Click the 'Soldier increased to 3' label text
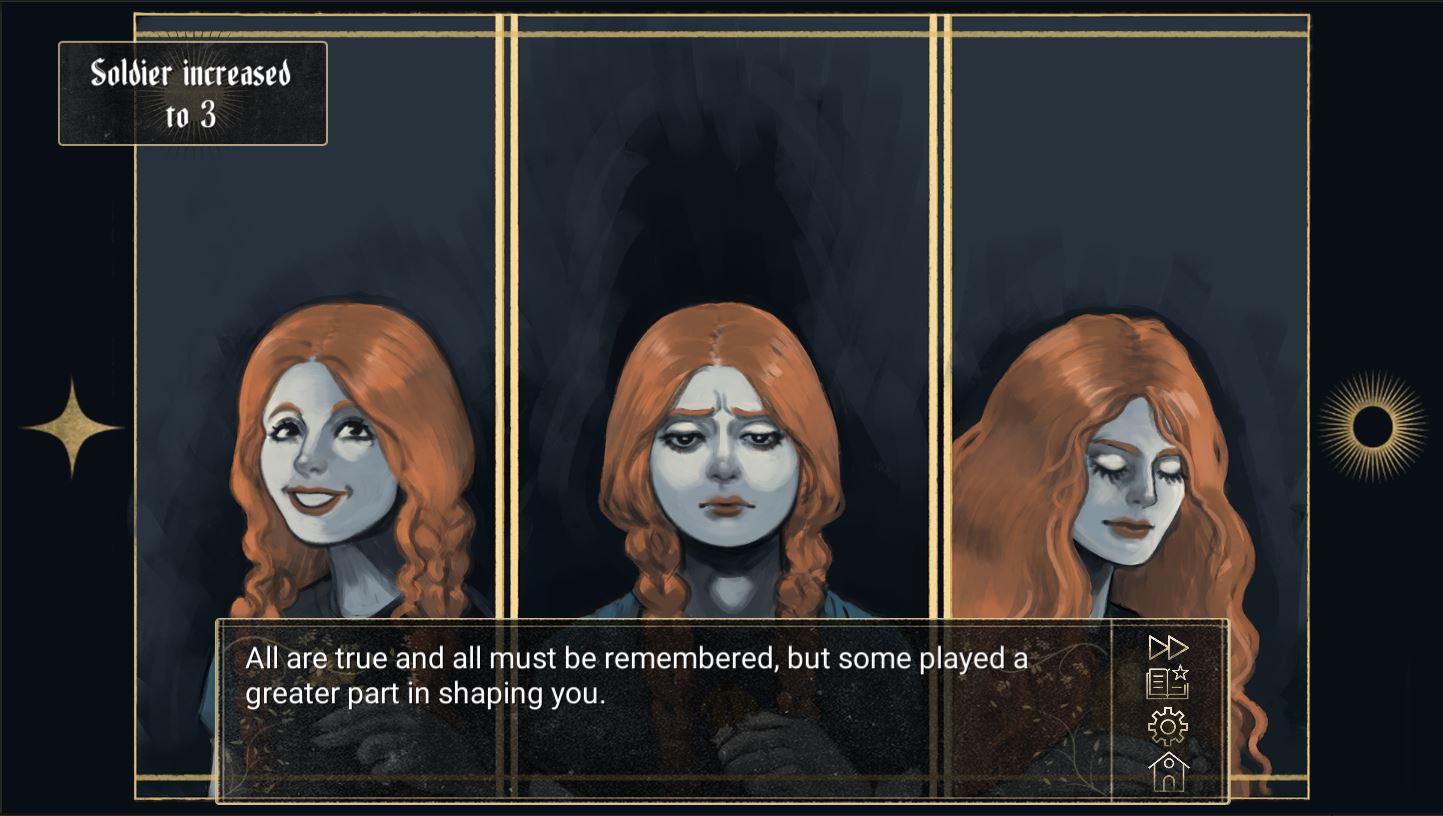The width and height of the screenshot is (1443, 816). tap(193, 92)
